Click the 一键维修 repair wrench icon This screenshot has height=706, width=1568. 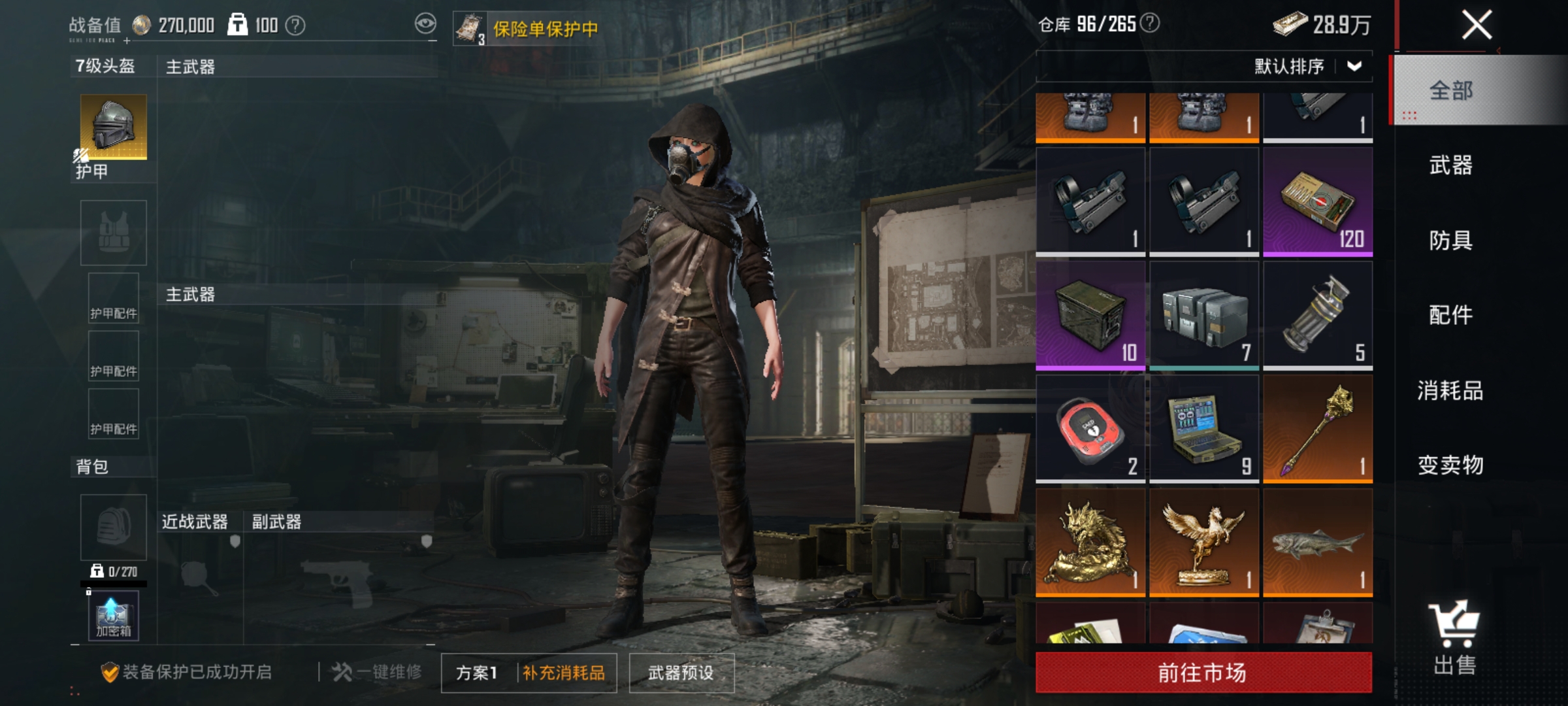[x=342, y=672]
